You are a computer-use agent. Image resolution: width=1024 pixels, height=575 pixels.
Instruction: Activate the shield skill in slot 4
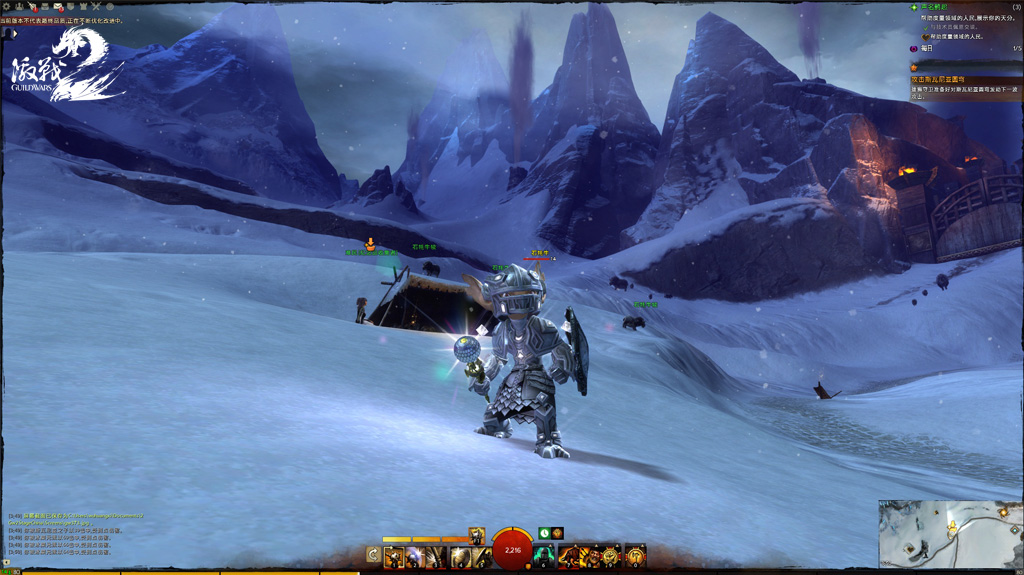tap(459, 555)
